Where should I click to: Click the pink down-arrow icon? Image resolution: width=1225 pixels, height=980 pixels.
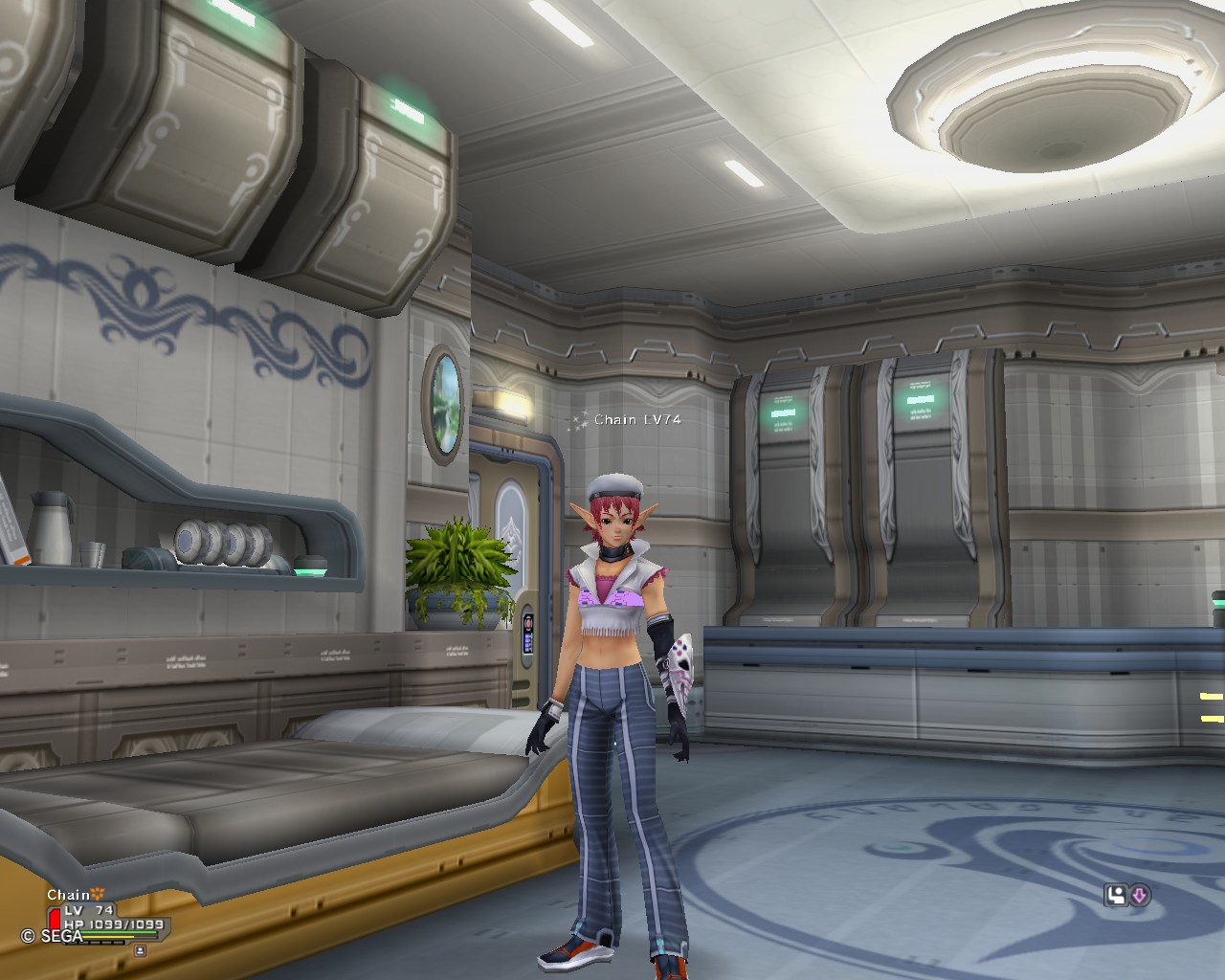pos(1140,896)
